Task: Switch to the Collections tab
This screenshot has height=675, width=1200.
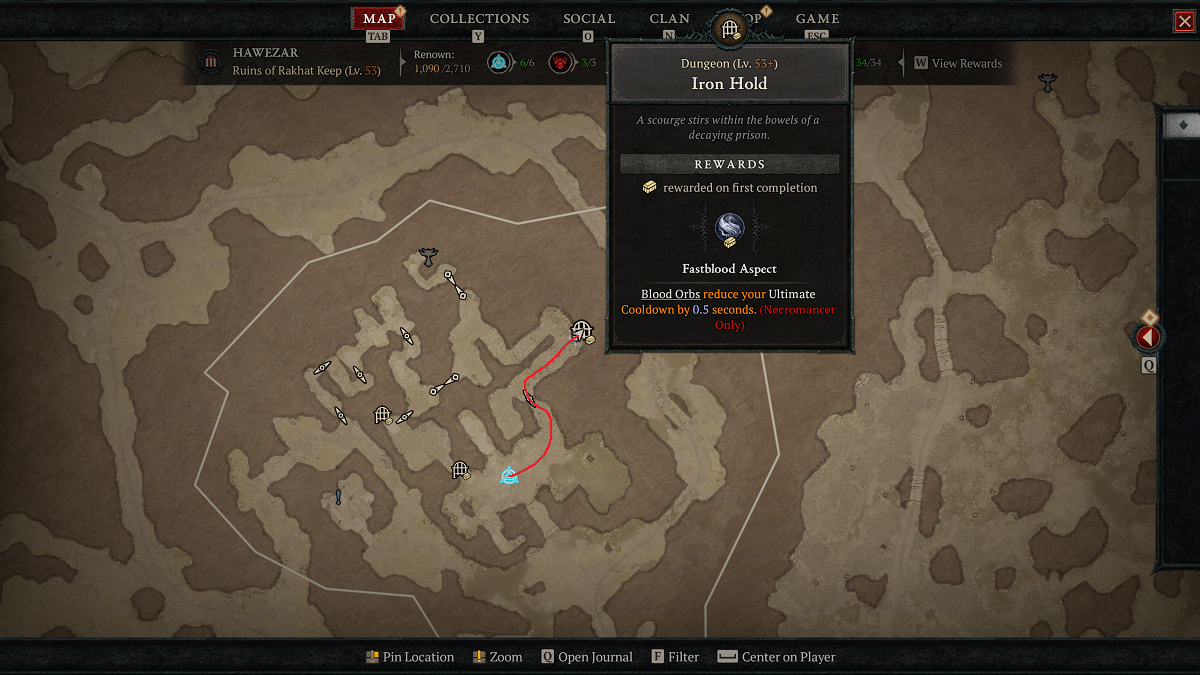Action: tap(479, 19)
